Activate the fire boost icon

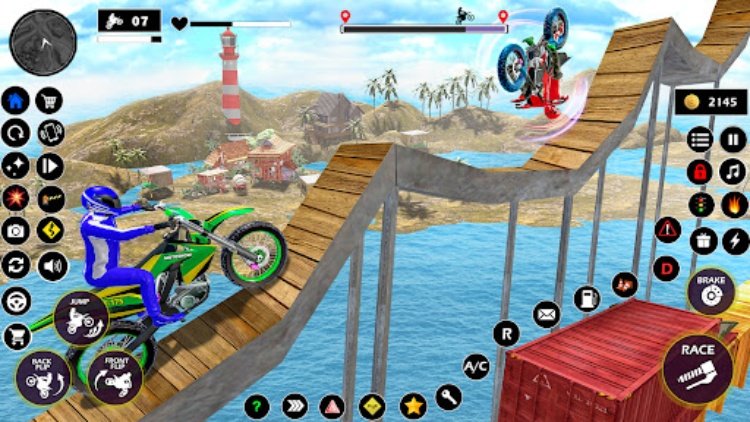734,204
